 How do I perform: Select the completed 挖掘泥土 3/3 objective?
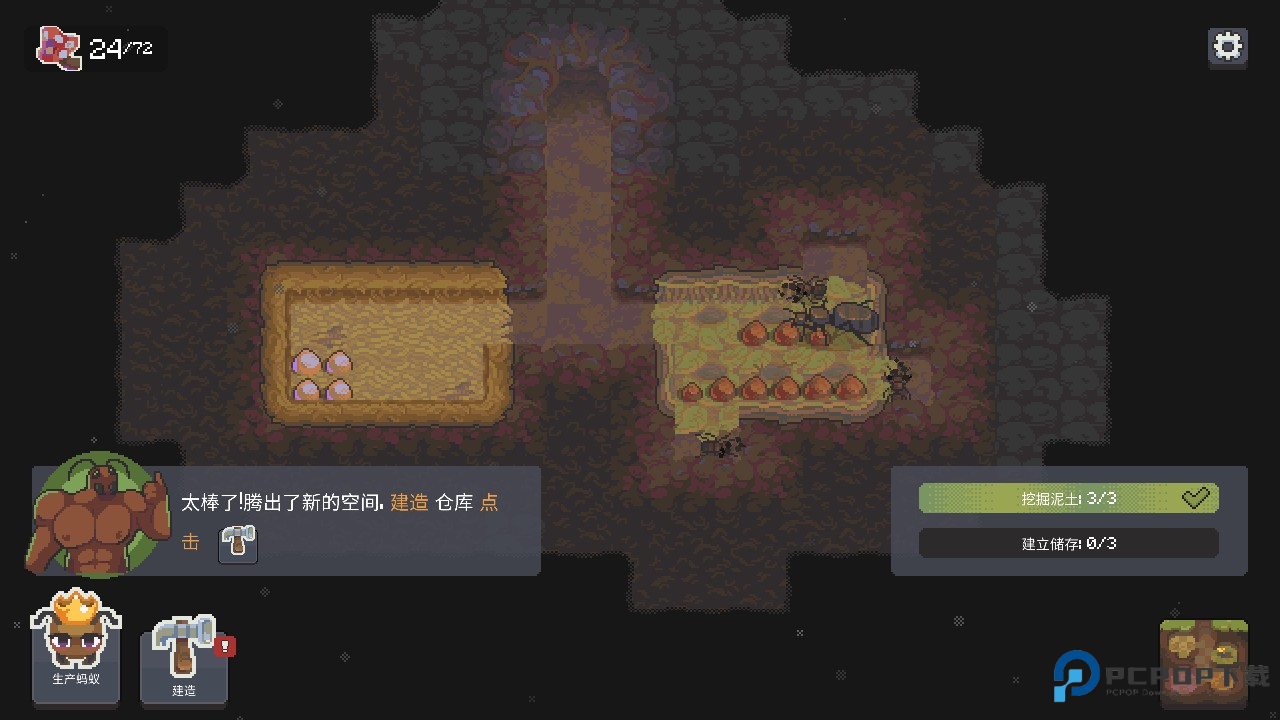coord(1068,498)
